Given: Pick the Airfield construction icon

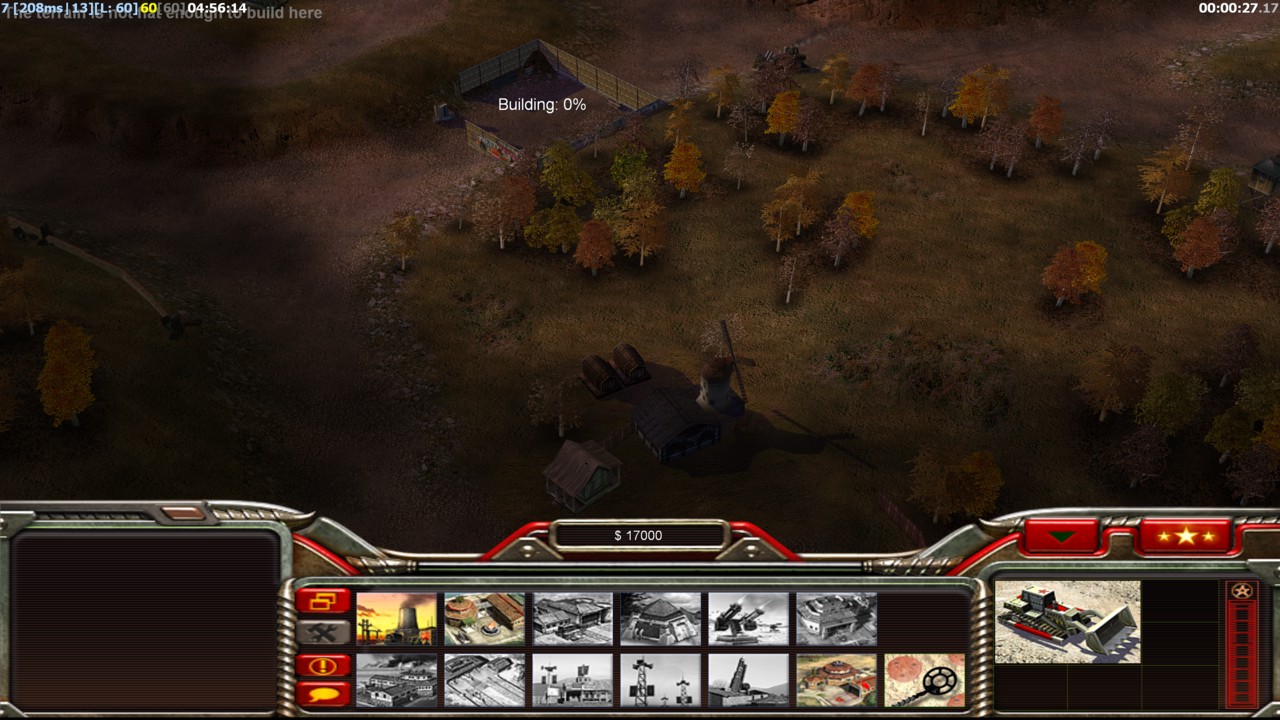Looking at the screenshot, I should pos(484,680).
